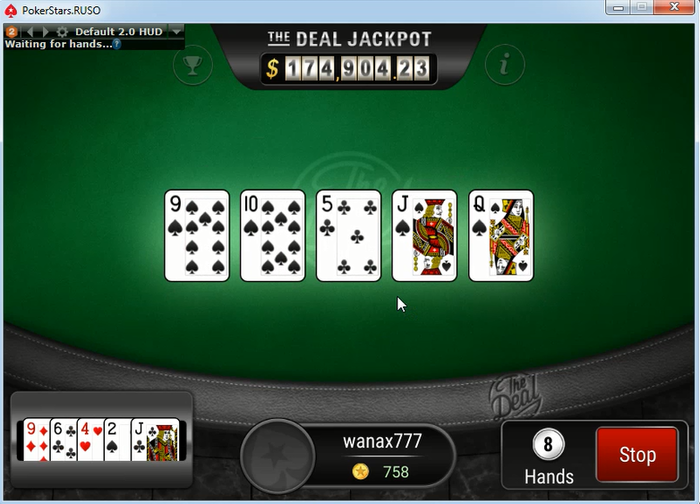700x504 pixels.
Task: Stop the auto-play hands
Action: [x=636, y=455]
